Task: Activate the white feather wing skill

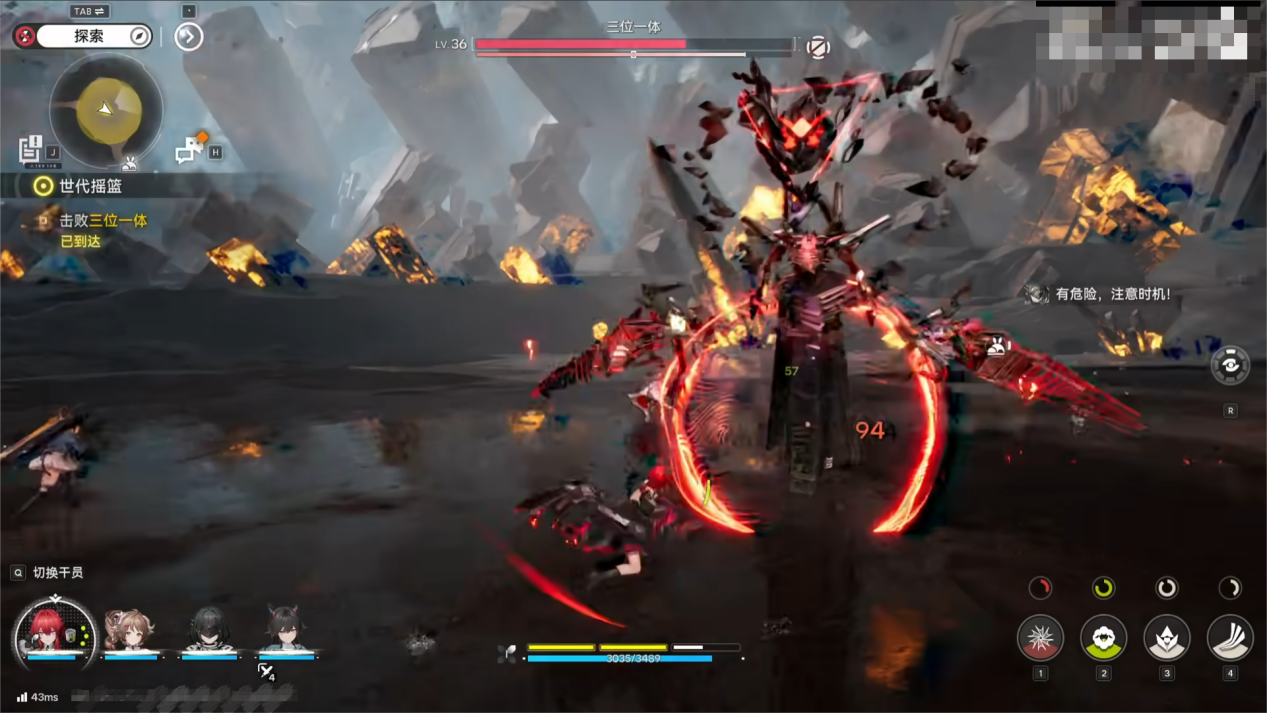Action: [1229, 637]
